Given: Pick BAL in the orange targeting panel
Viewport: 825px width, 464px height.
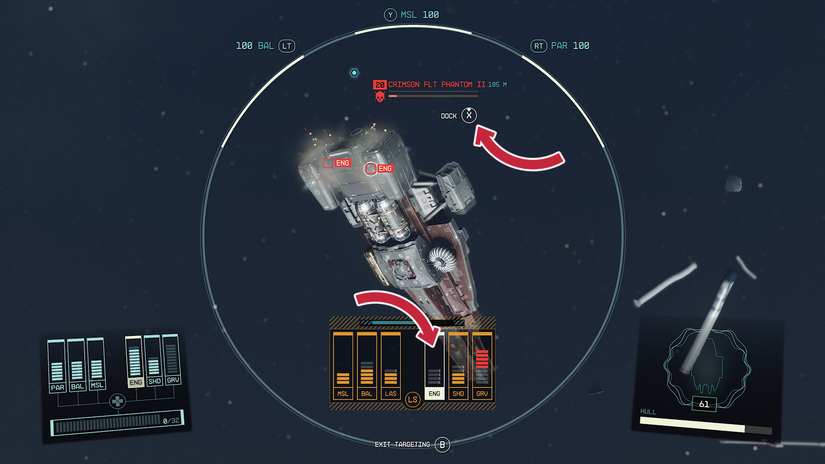Looking at the screenshot, I should tap(367, 364).
